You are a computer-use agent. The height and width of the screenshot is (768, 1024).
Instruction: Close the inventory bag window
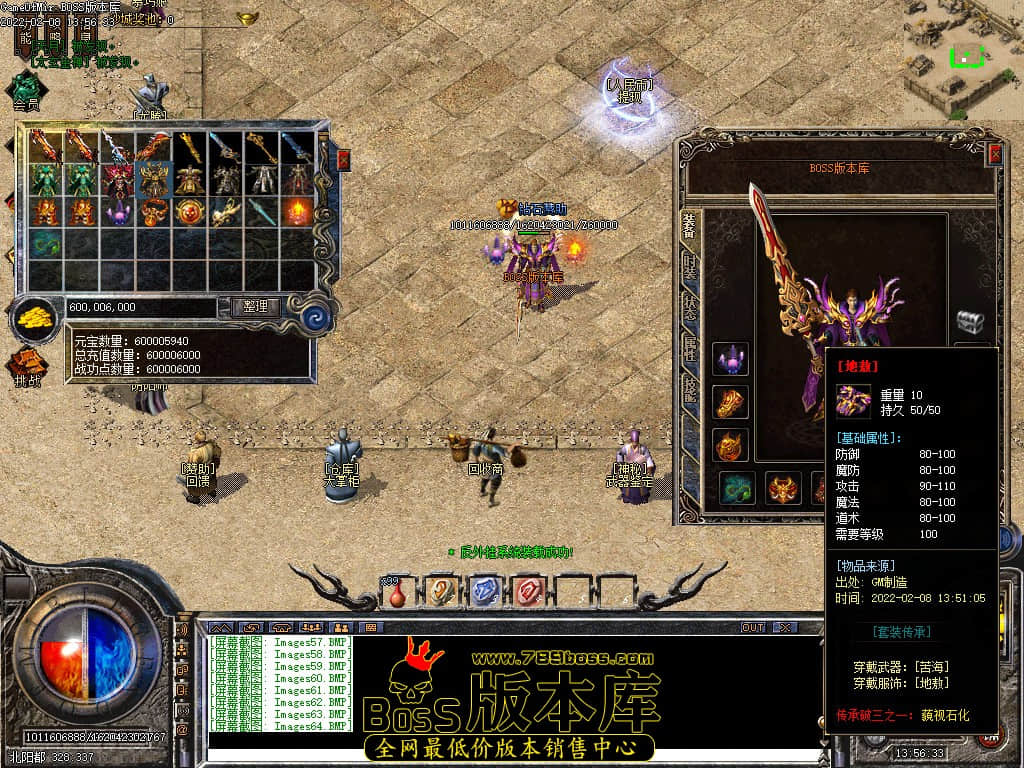point(344,160)
